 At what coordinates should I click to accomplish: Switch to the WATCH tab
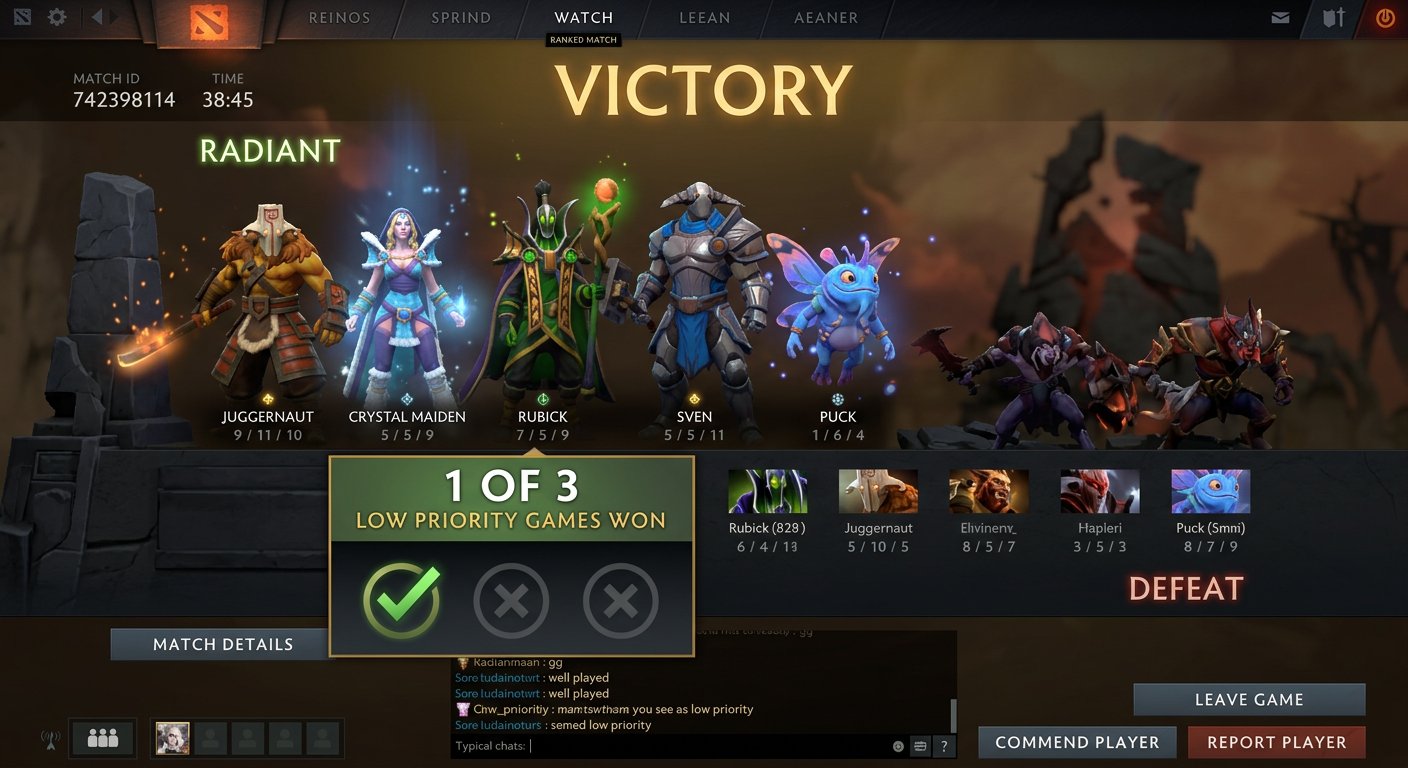(583, 16)
